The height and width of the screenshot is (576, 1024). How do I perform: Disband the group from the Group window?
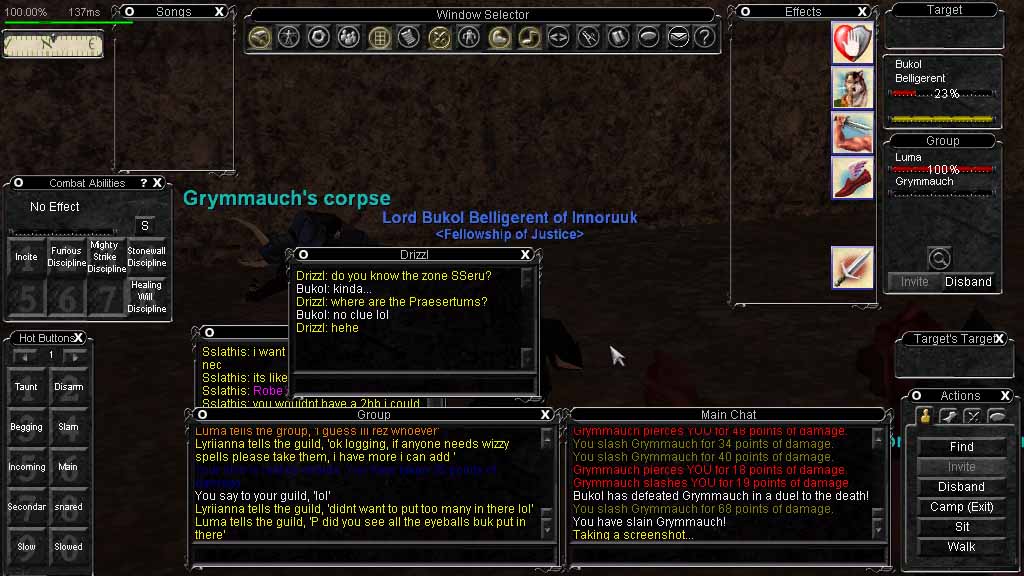pyautogui.click(x=968, y=282)
